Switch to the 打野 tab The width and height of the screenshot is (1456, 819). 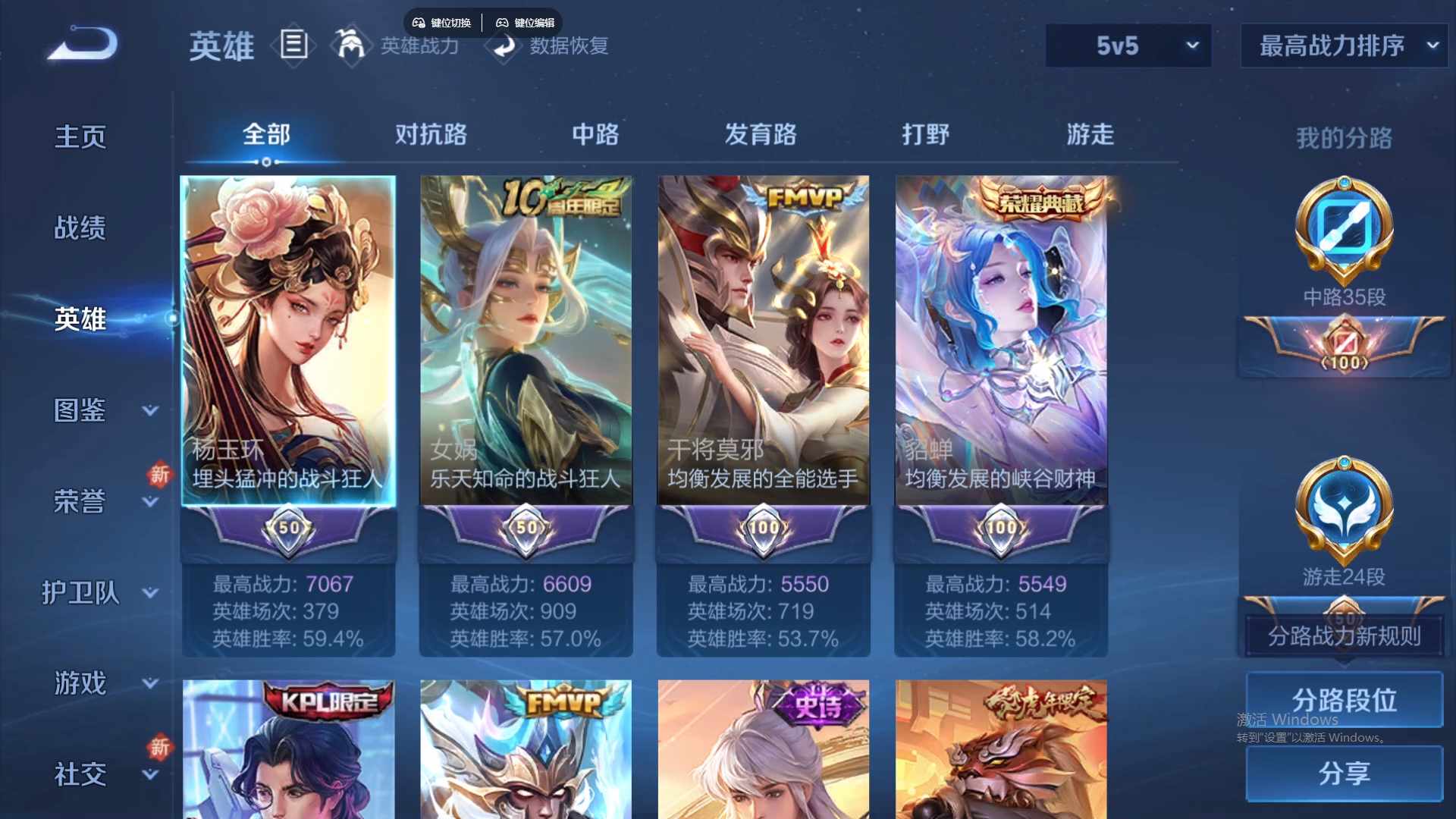(x=926, y=134)
